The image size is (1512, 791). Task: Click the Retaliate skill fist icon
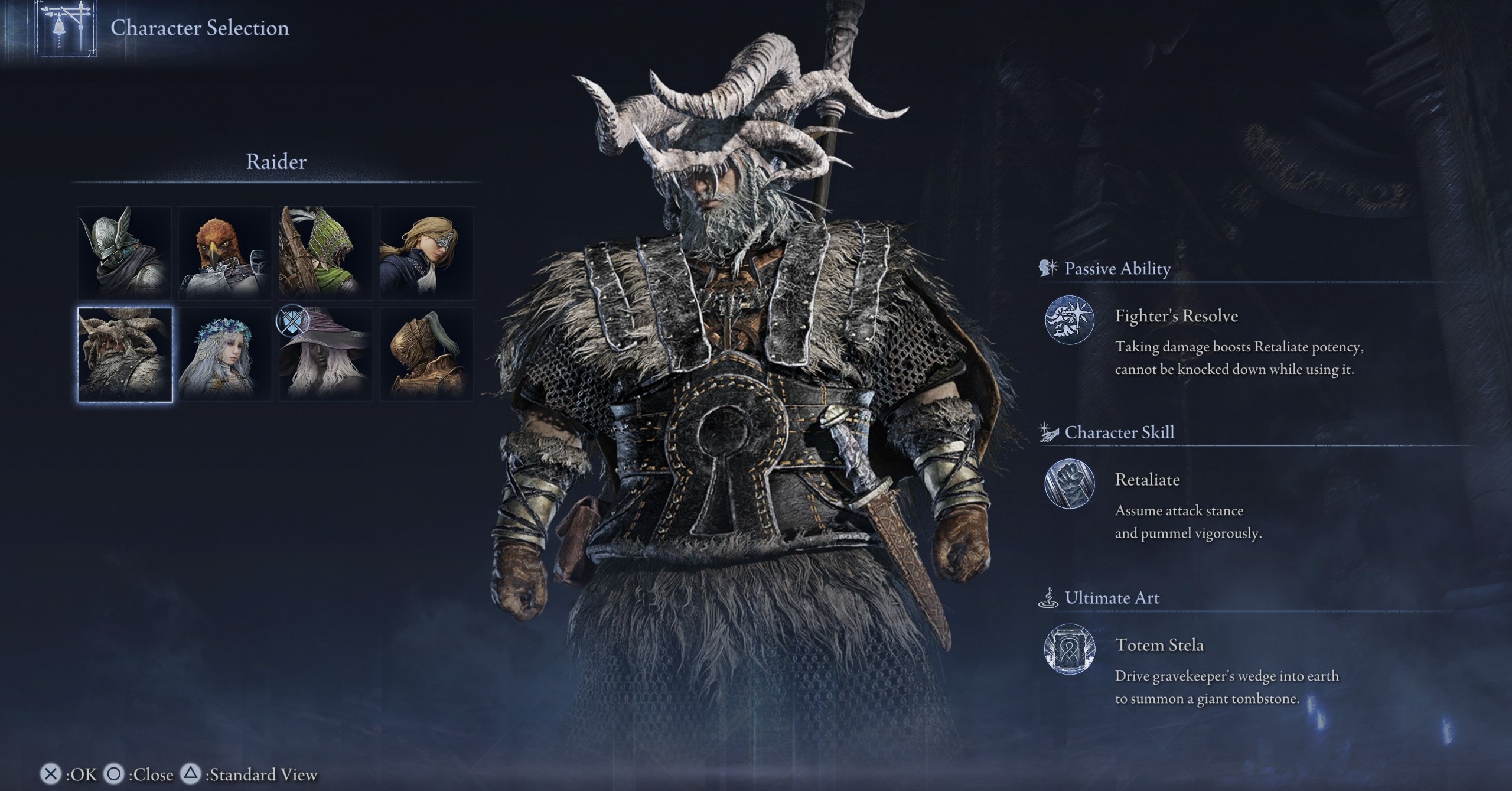coord(1070,484)
